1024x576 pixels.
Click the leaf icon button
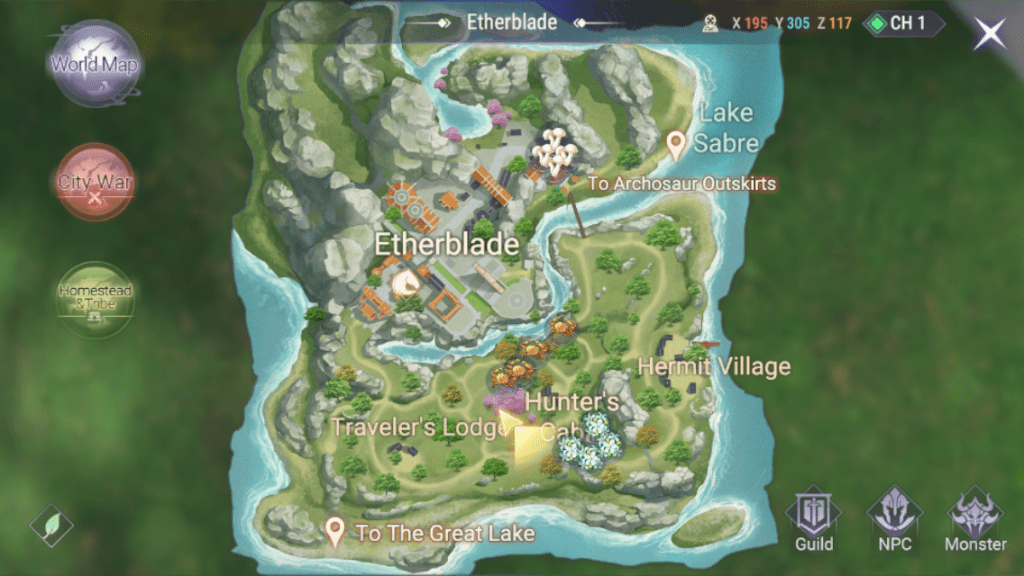point(51,525)
